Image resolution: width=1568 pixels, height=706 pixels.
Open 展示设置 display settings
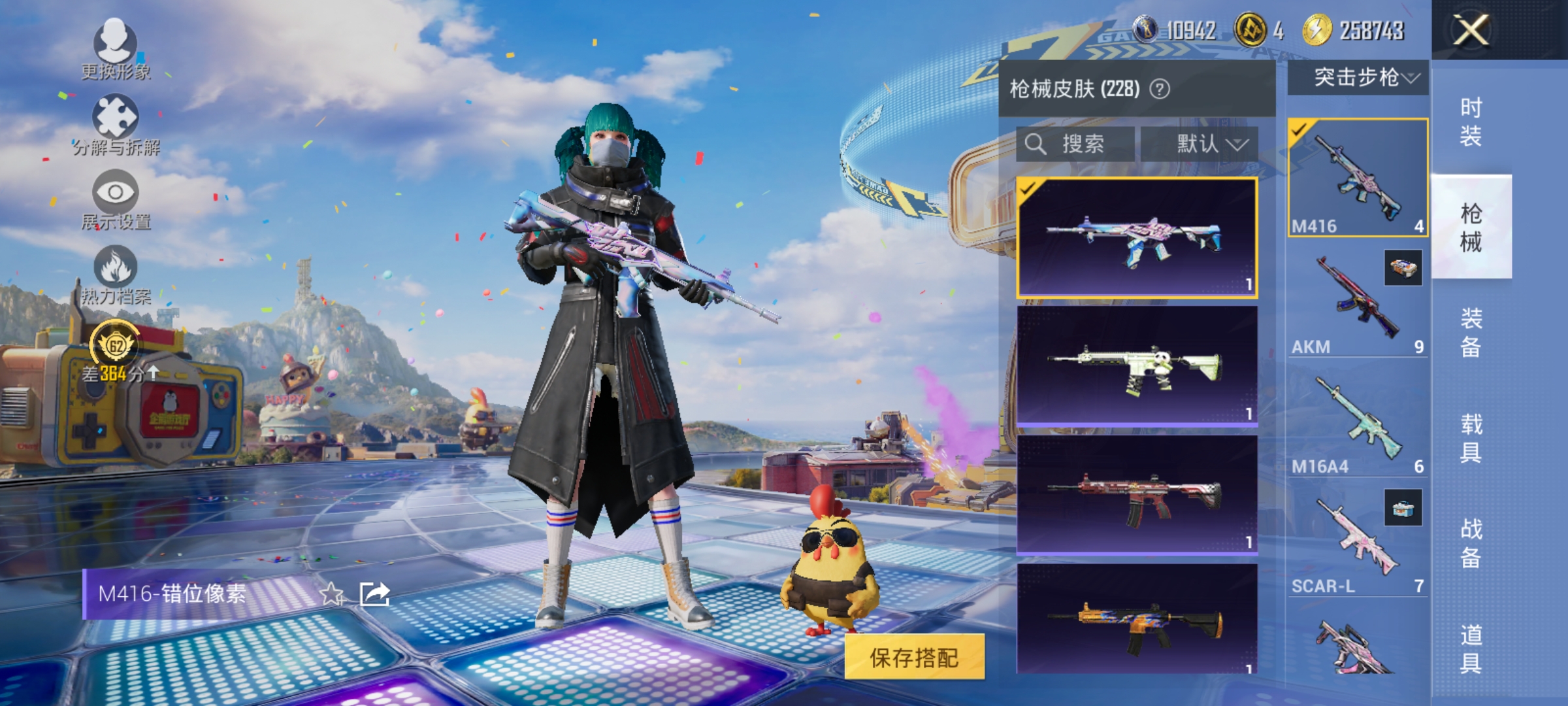(x=115, y=199)
